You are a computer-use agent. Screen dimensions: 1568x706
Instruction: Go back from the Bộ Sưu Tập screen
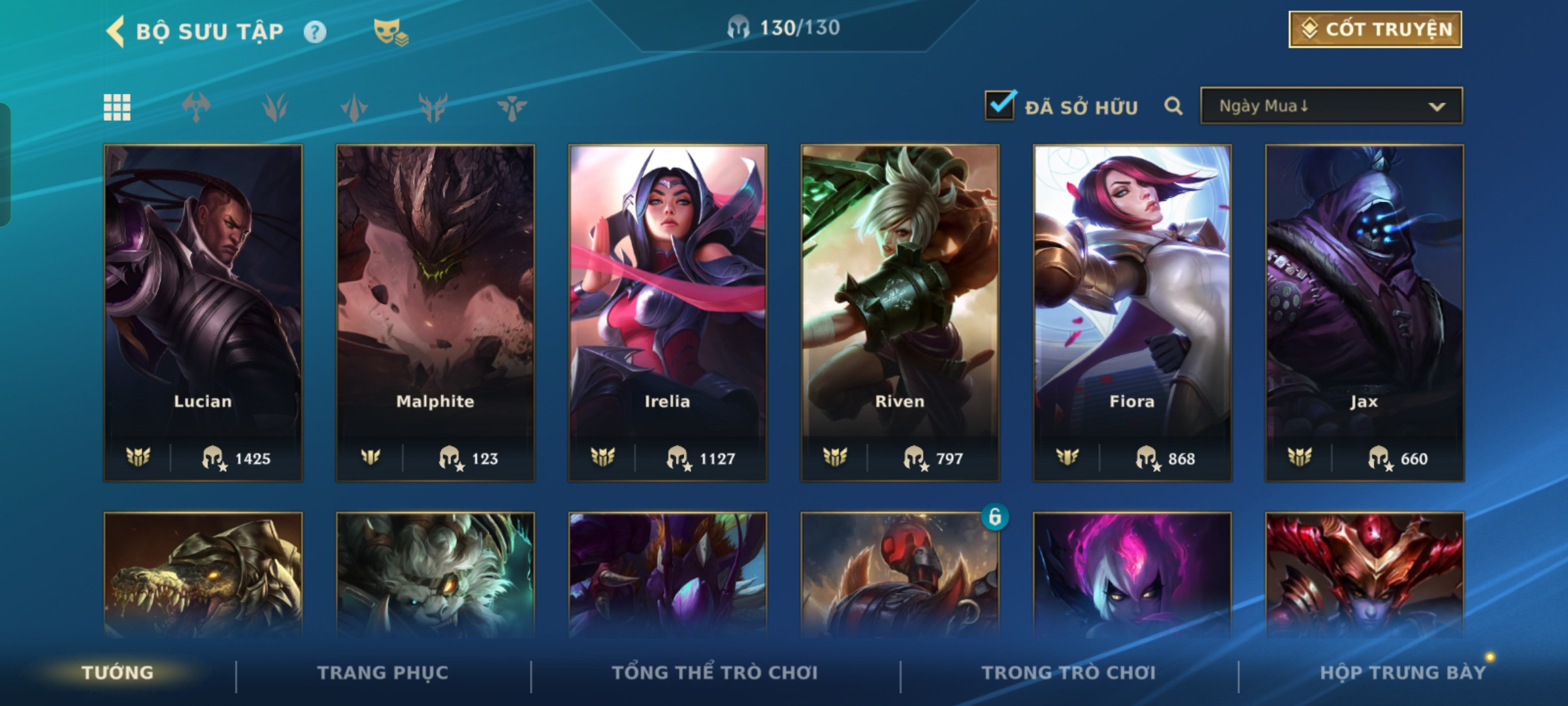pos(116,31)
